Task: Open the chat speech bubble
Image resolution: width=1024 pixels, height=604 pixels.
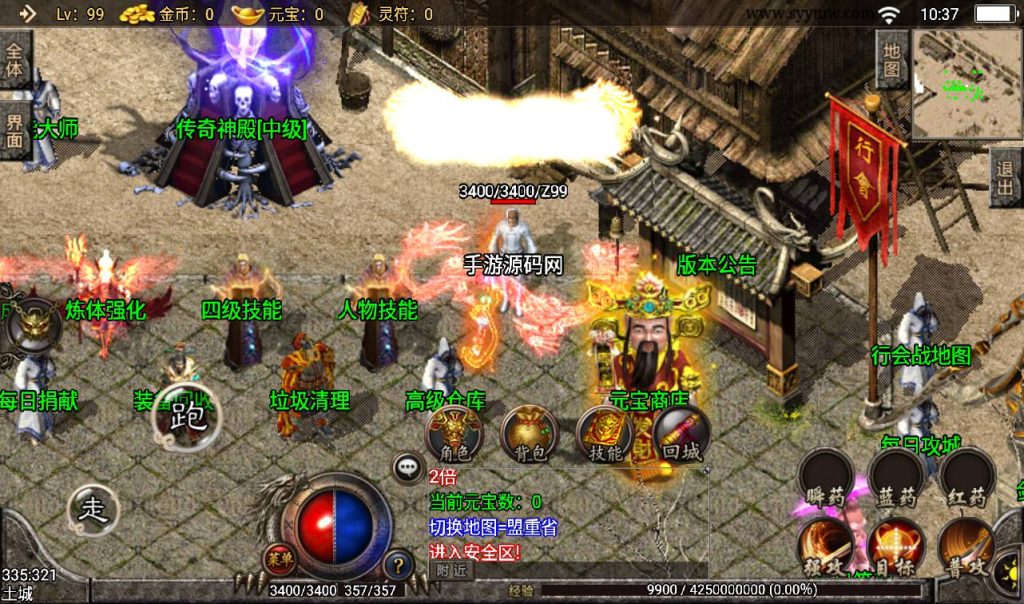Action: click(408, 466)
